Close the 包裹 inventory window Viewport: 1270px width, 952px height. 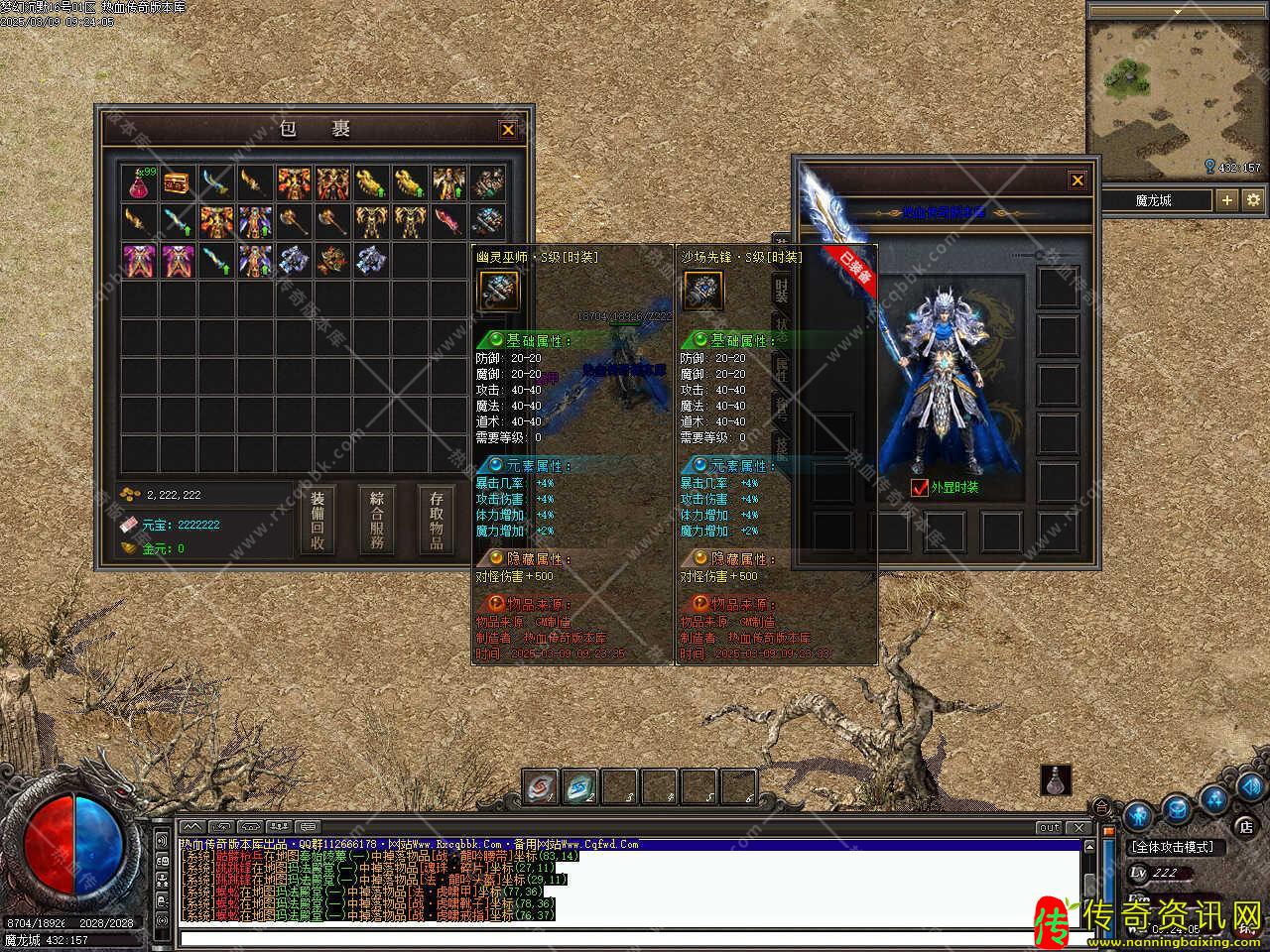507,130
